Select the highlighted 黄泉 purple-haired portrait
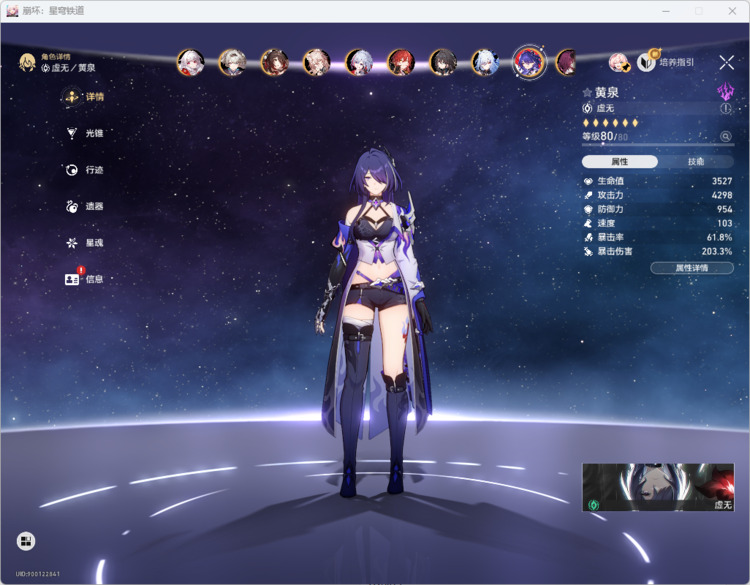The width and height of the screenshot is (750, 585). pos(528,62)
